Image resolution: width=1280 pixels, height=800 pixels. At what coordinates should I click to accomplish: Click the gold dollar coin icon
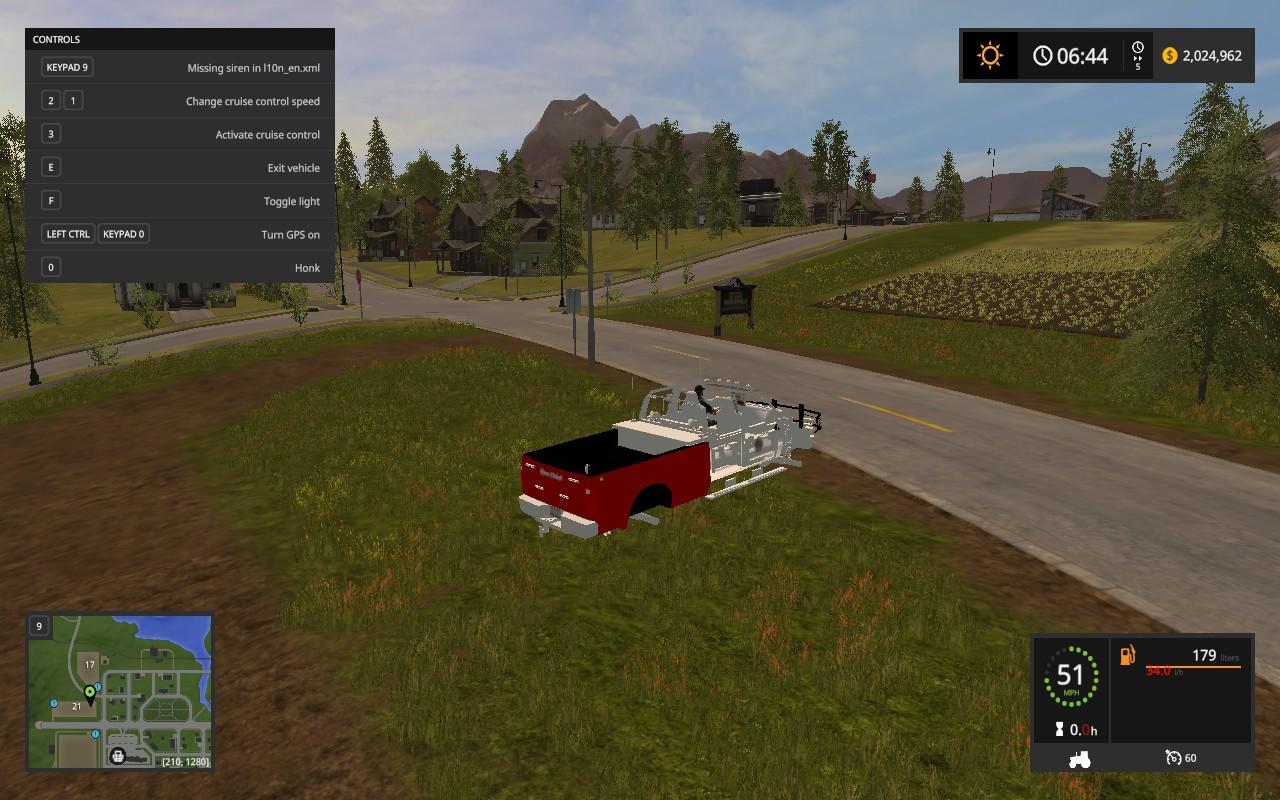tap(1170, 56)
